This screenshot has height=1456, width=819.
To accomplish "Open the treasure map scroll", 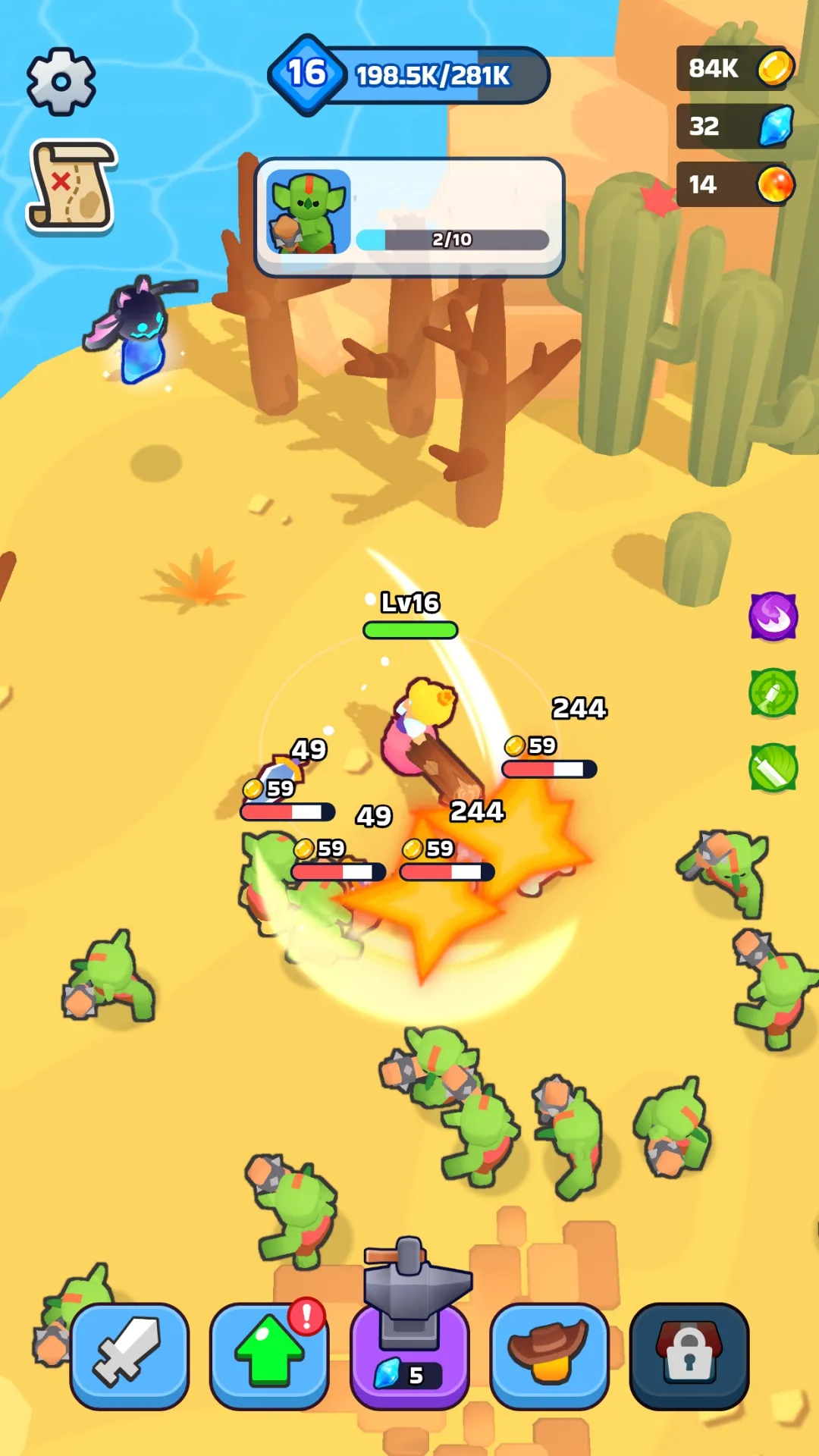I will (71, 185).
